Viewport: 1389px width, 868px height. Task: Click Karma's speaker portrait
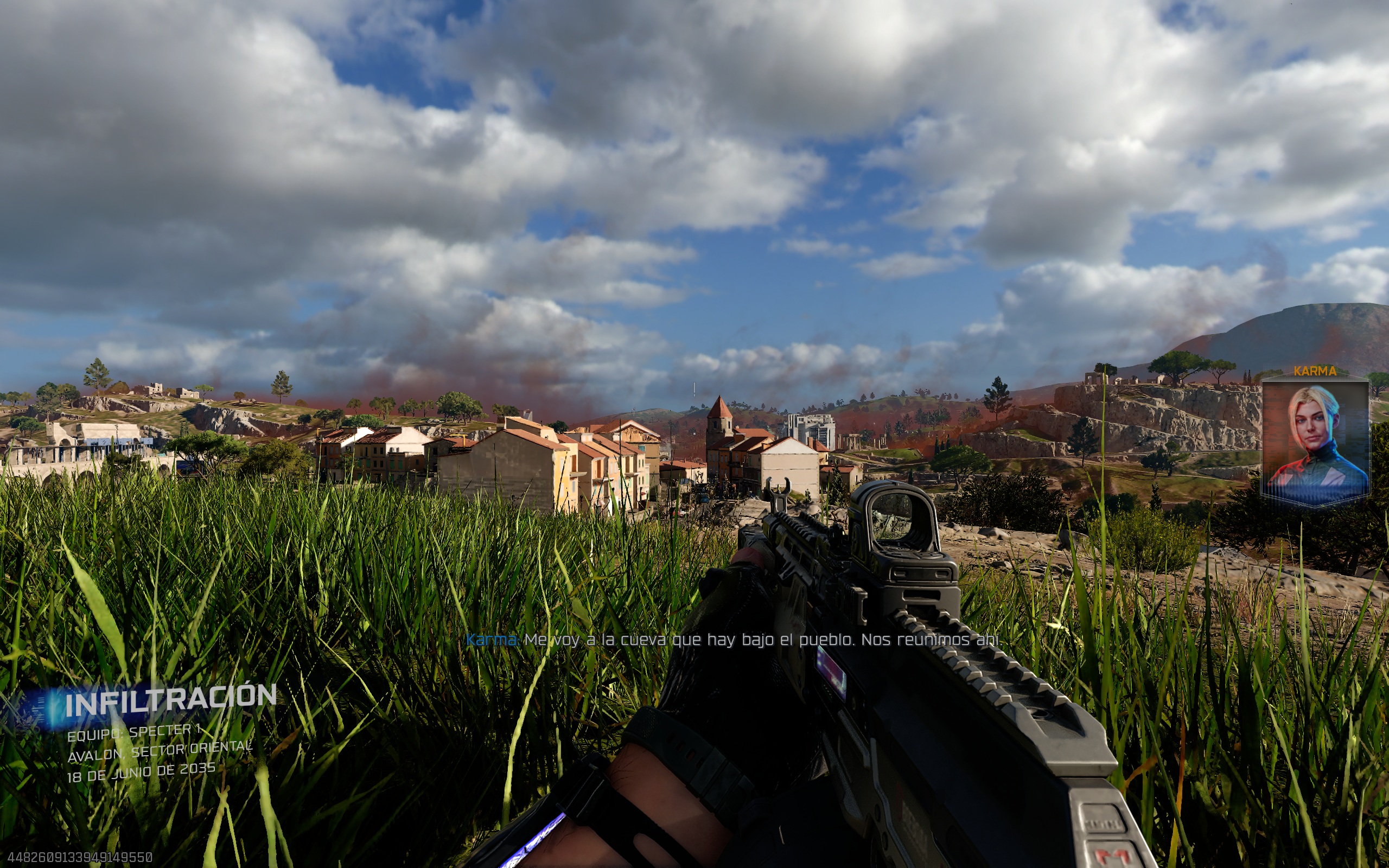(1315, 439)
